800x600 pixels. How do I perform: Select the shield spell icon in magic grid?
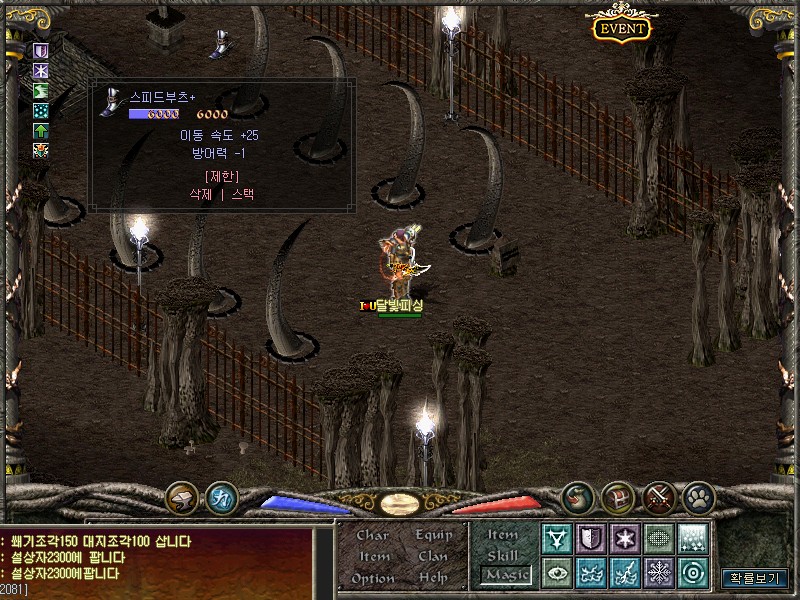[592, 539]
